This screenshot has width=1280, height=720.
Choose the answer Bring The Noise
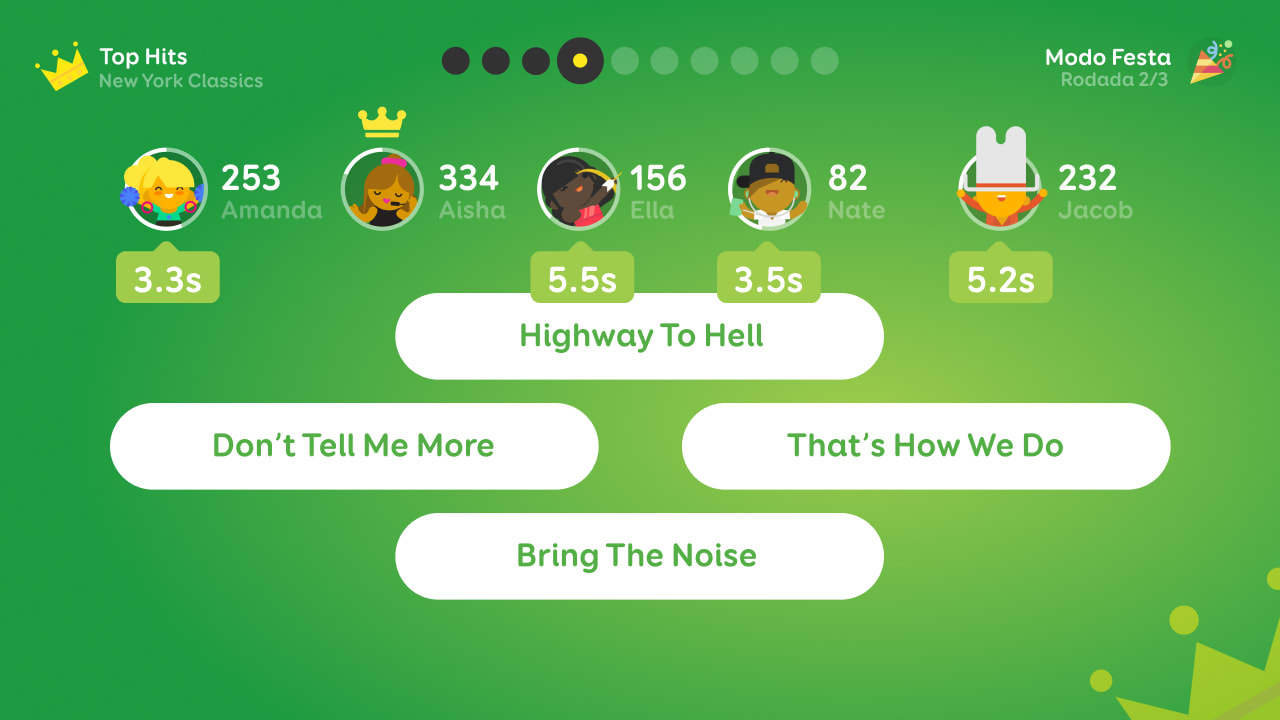[x=640, y=556]
